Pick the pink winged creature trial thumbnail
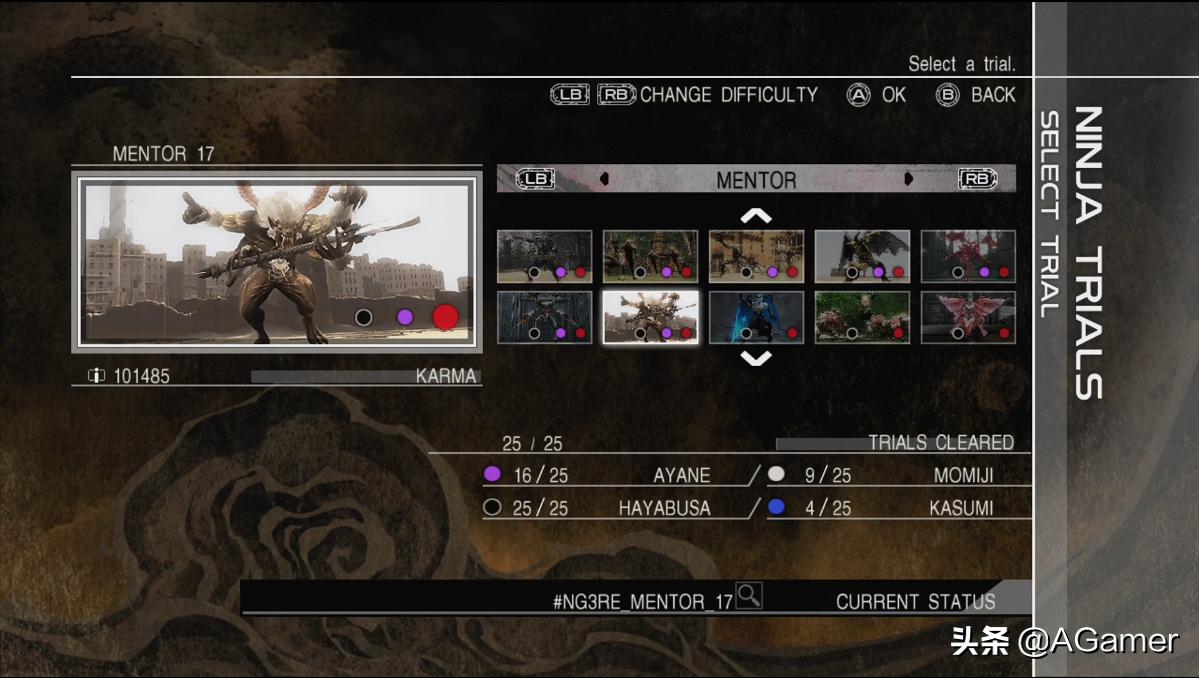 click(x=968, y=317)
